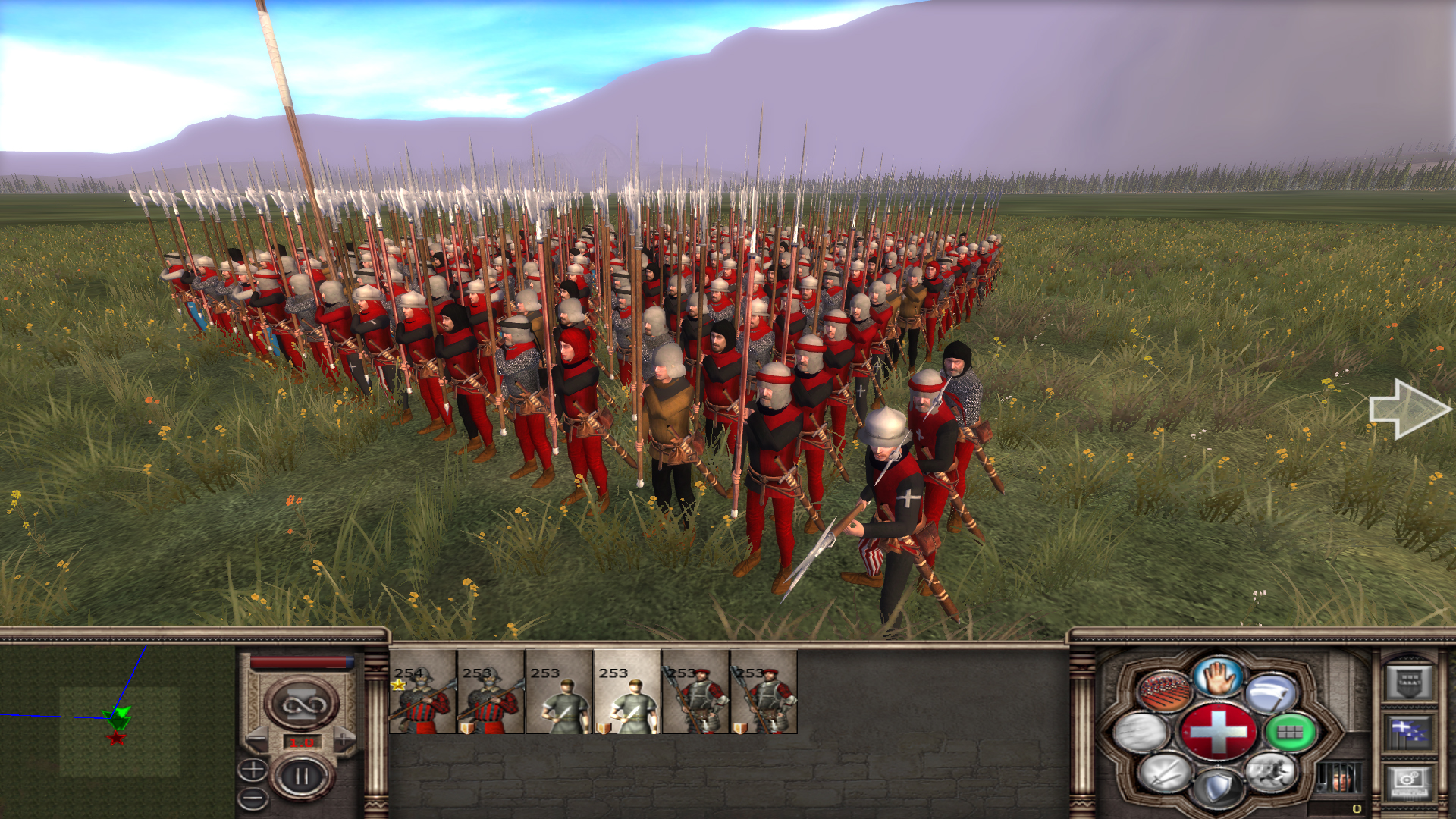Select the red-capped pikeman card with shield badge
Screen dimensions: 1456x819
(764, 692)
